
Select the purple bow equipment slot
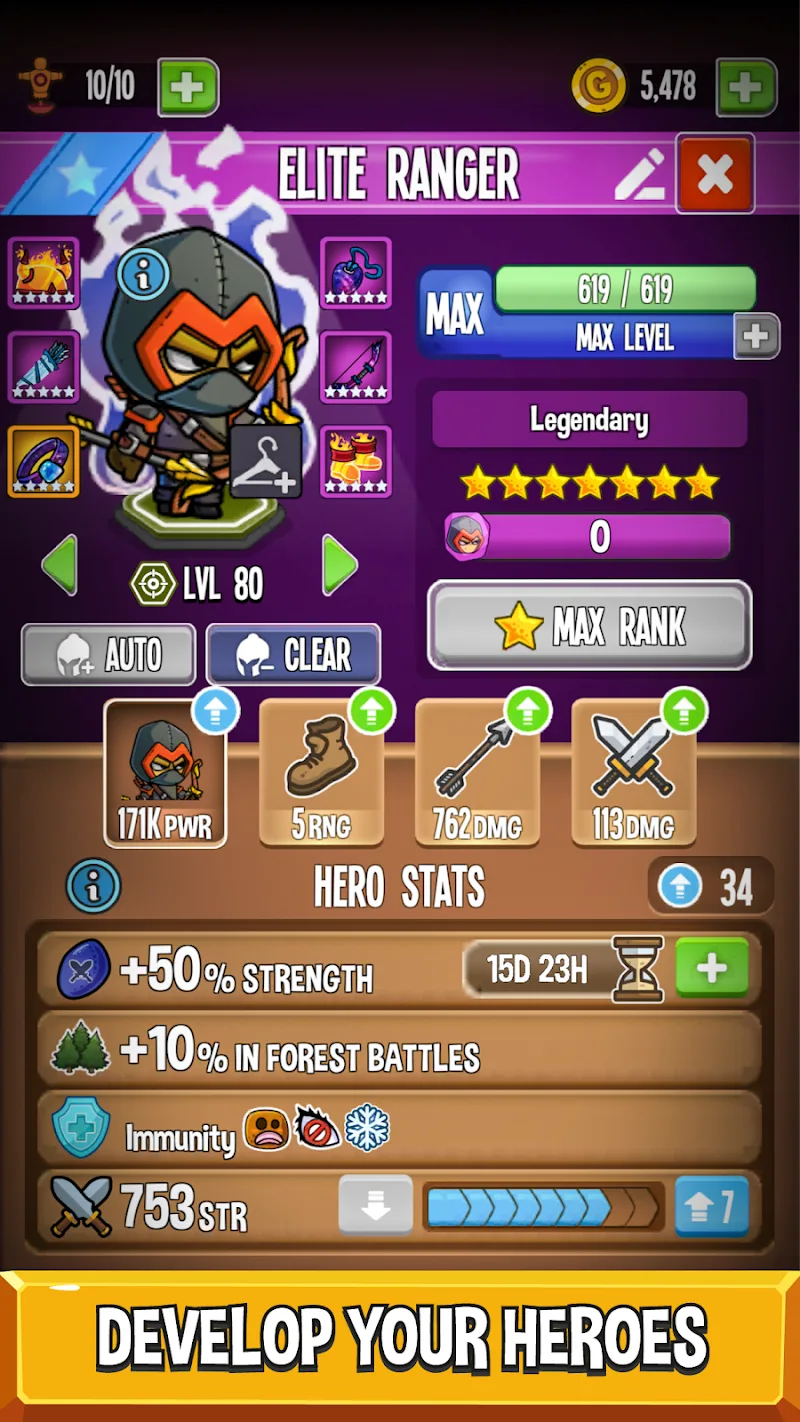click(356, 367)
